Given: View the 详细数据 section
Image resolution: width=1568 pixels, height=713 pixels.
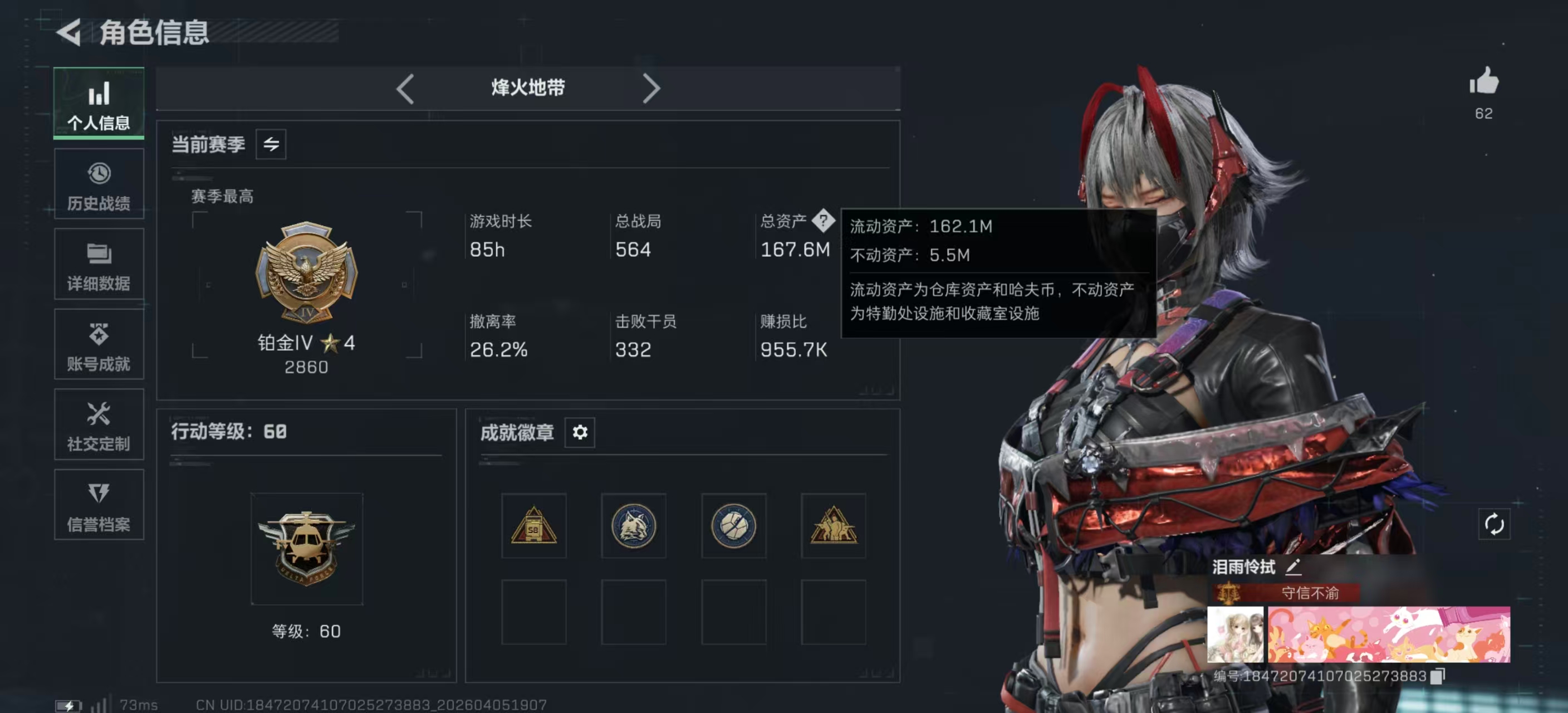Looking at the screenshot, I should pyautogui.click(x=99, y=265).
